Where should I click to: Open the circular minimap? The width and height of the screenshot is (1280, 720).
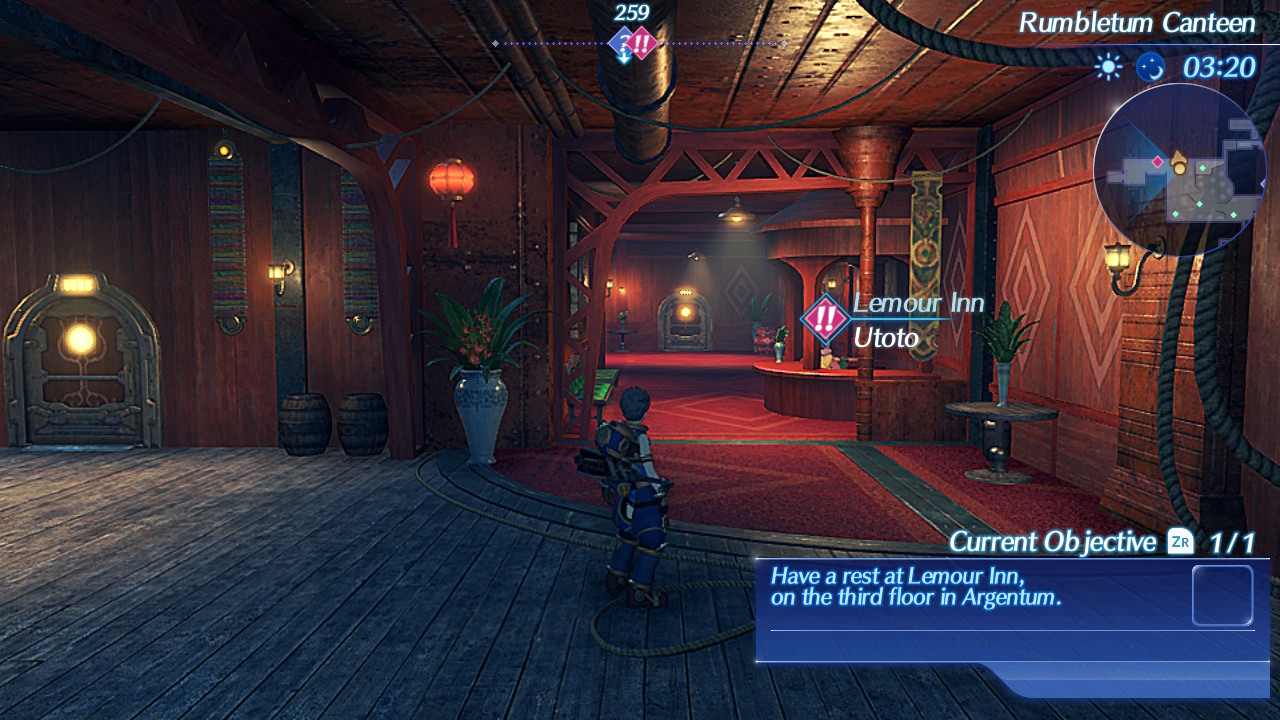click(x=1180, y=170)
